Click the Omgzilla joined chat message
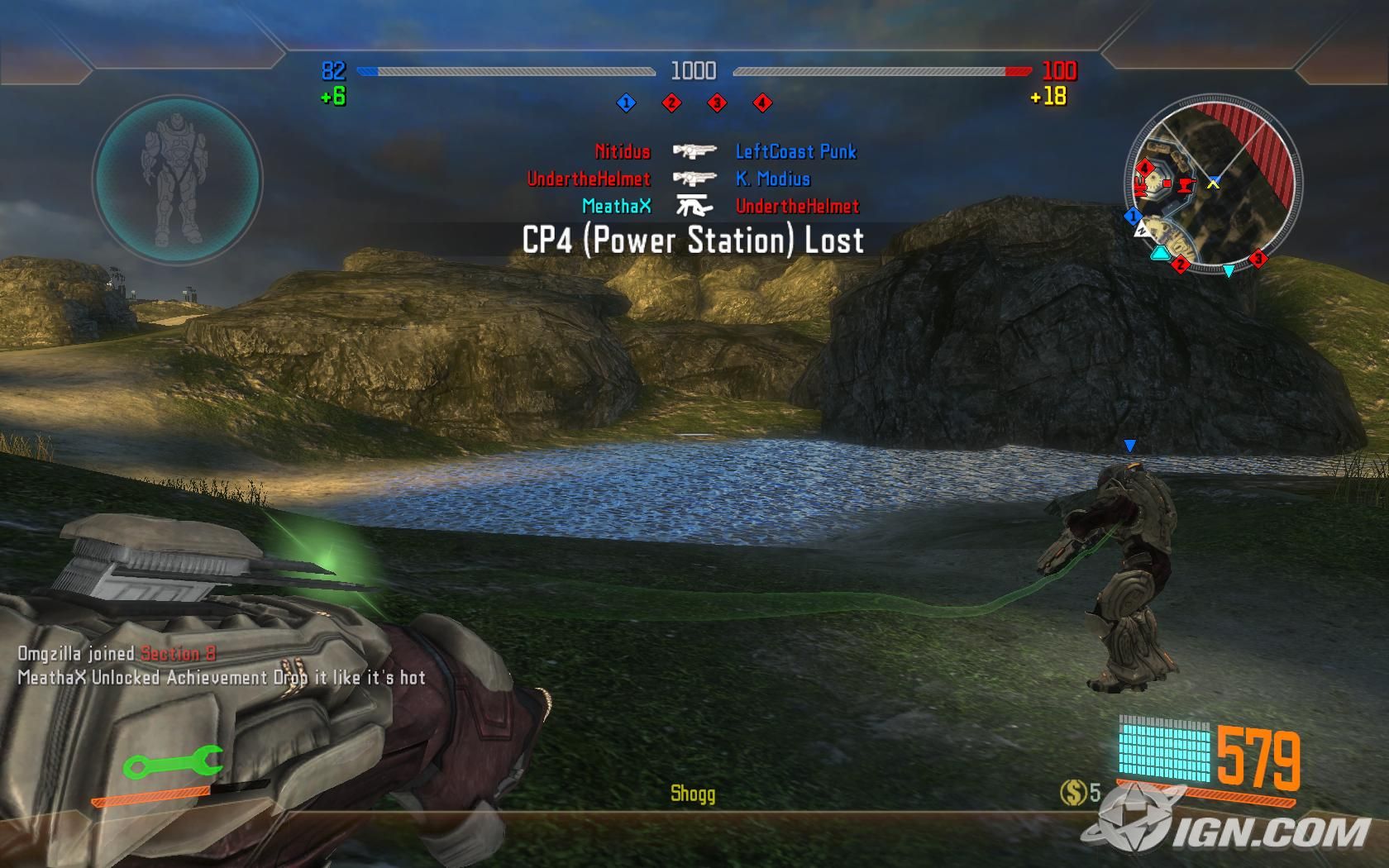 pos(117,653)
